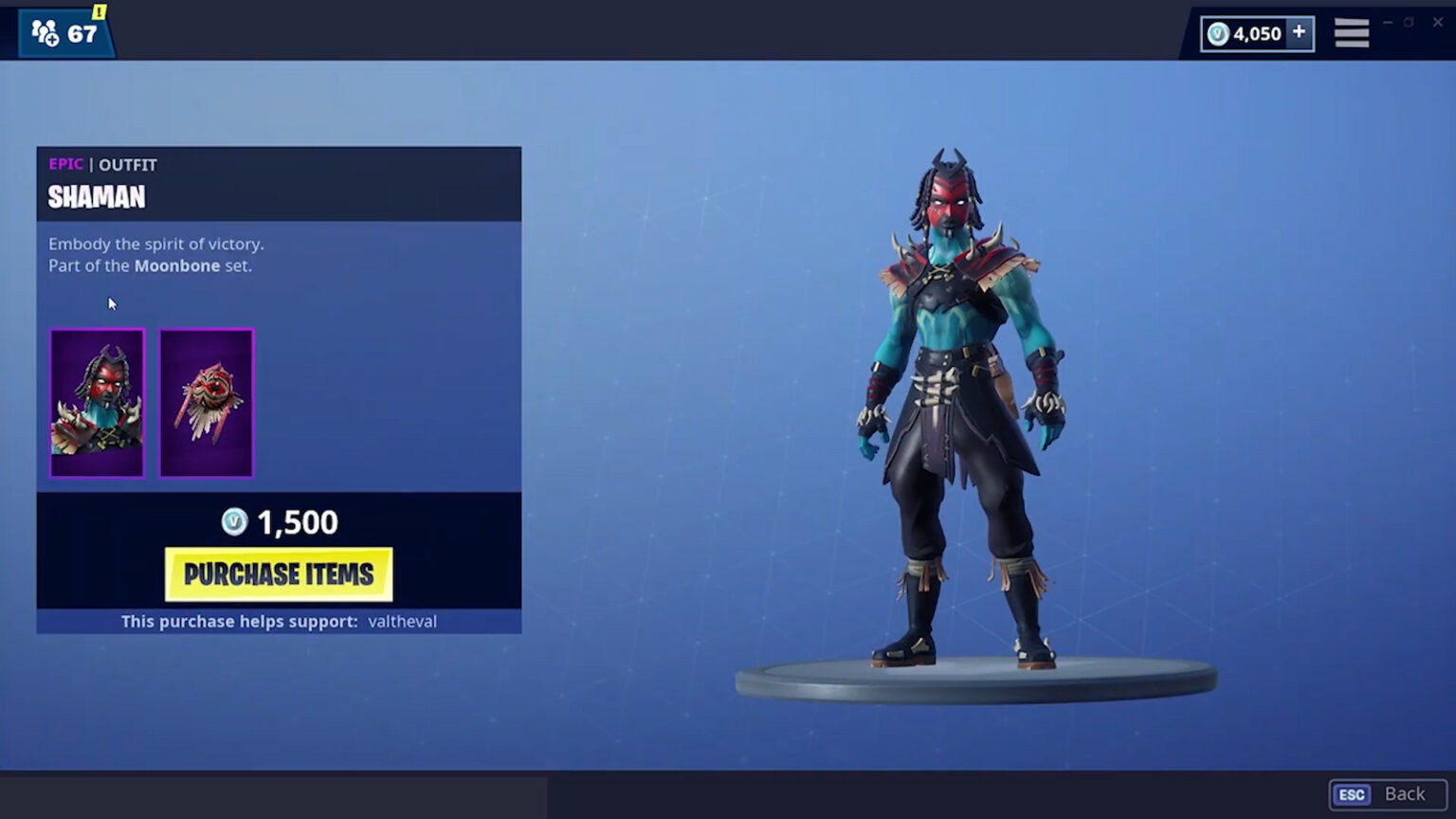Select the Moonbone set link text
The width and height of the screenshot is (1456, 819).
pyautogui.click(x=177, y=265)
